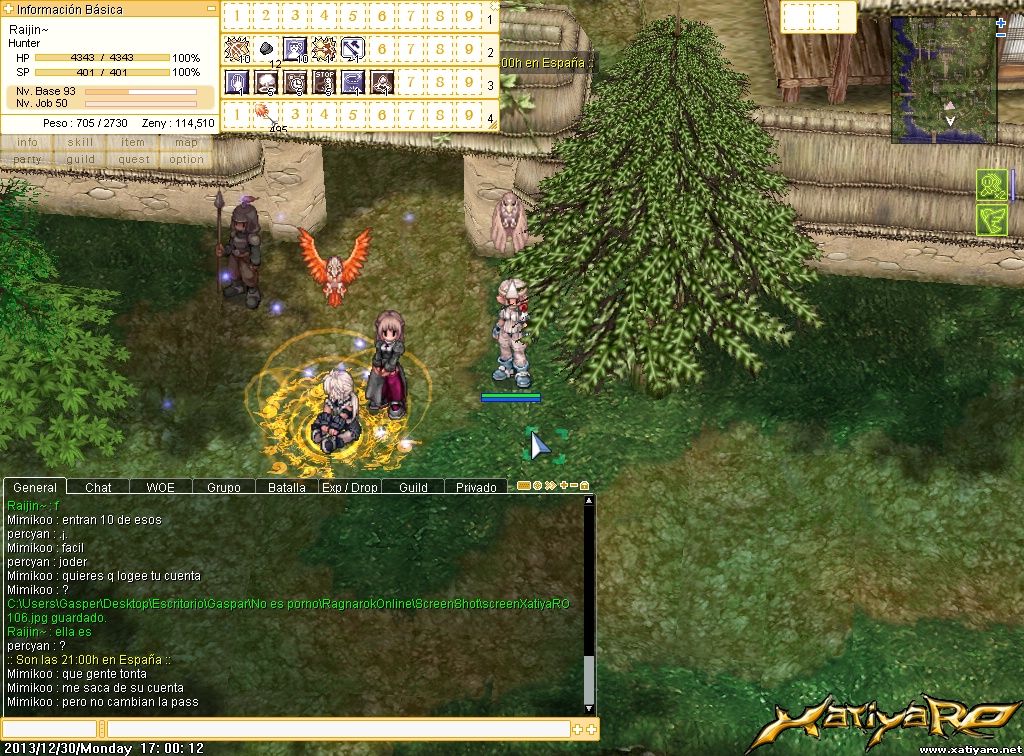Open the guild menu button

click(80, 159)
